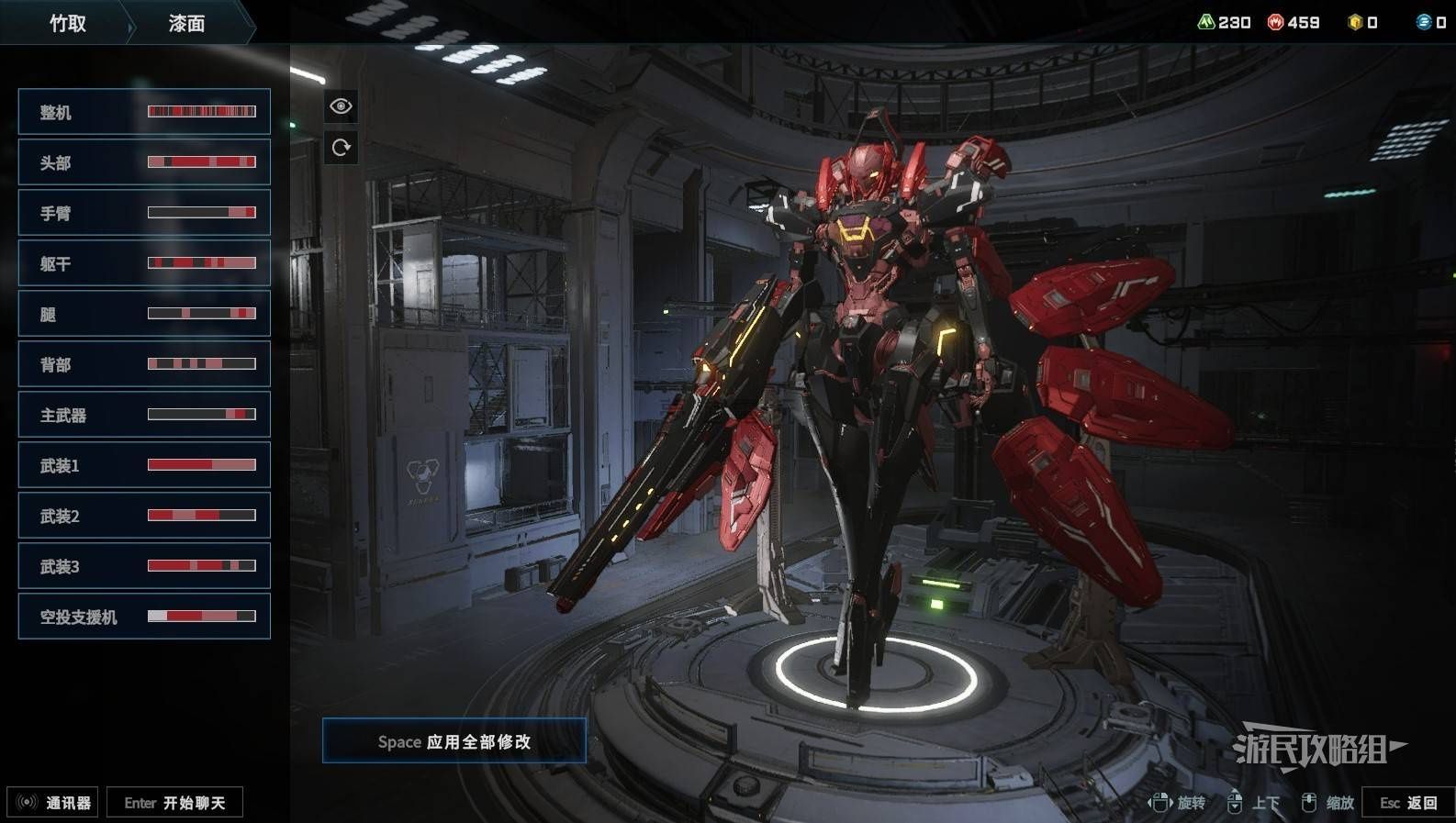Switch to the 漆面 tab
Viewport: 1456px width, 823px height.
pos(186,23)
